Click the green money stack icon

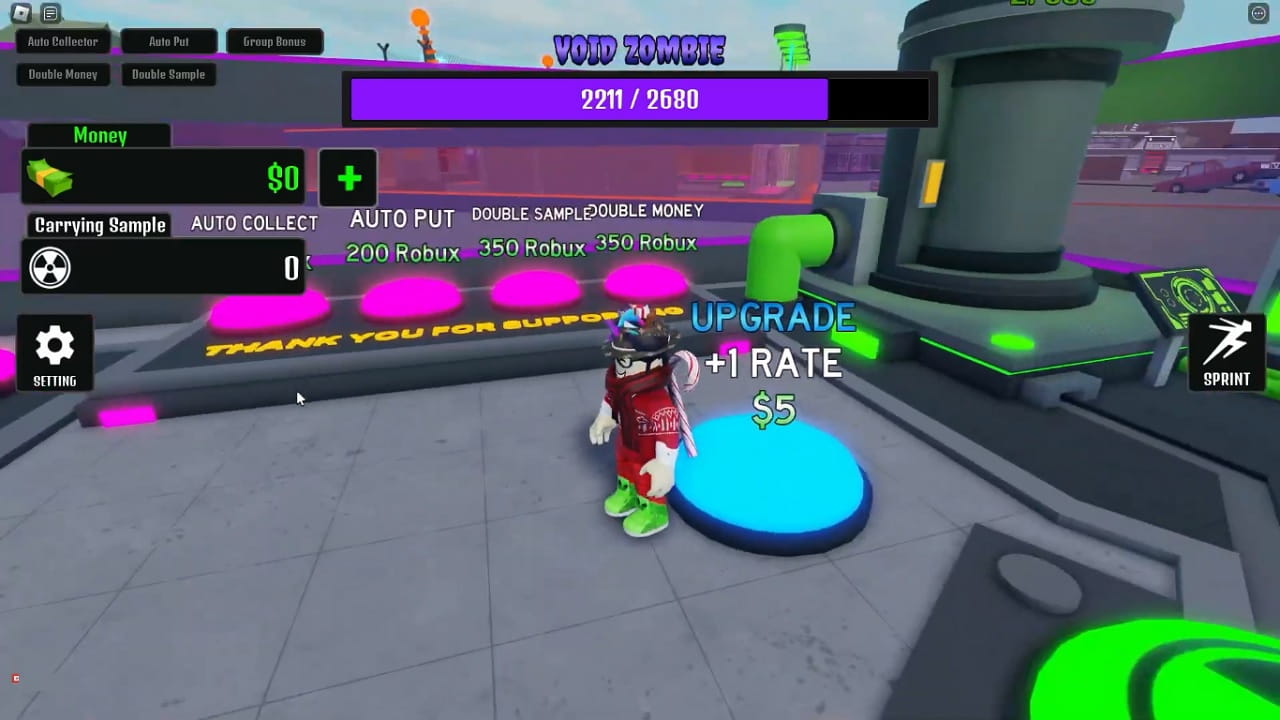49,178
